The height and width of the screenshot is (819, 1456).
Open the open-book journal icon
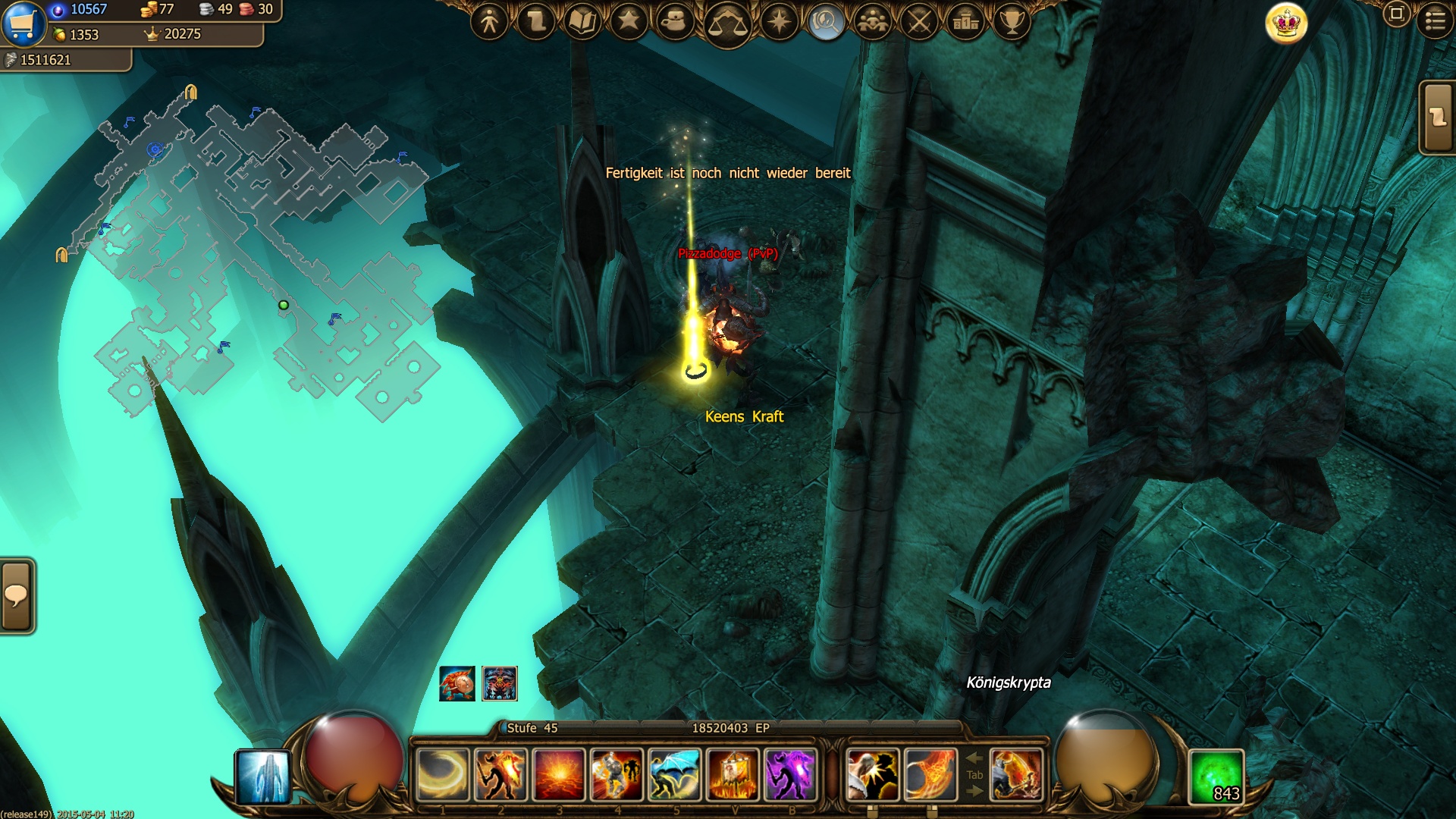pos(582,21)
